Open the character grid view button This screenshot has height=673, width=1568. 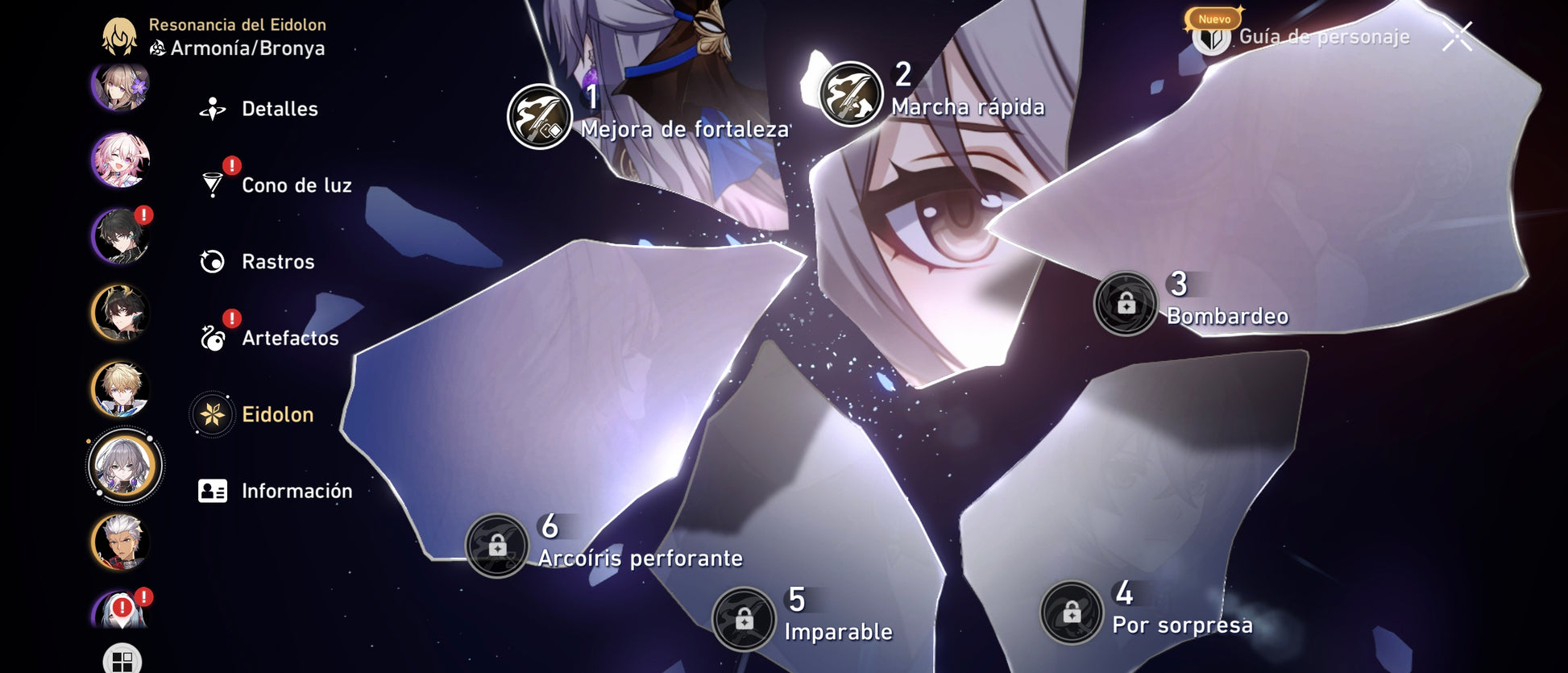point(122,661)
